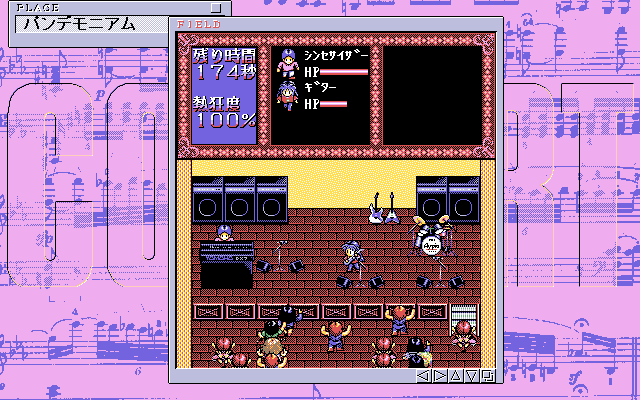This screenshot has width=640, height=400.
Task: Click the up arrow button on the FIELD window
Action: [455, 376]
